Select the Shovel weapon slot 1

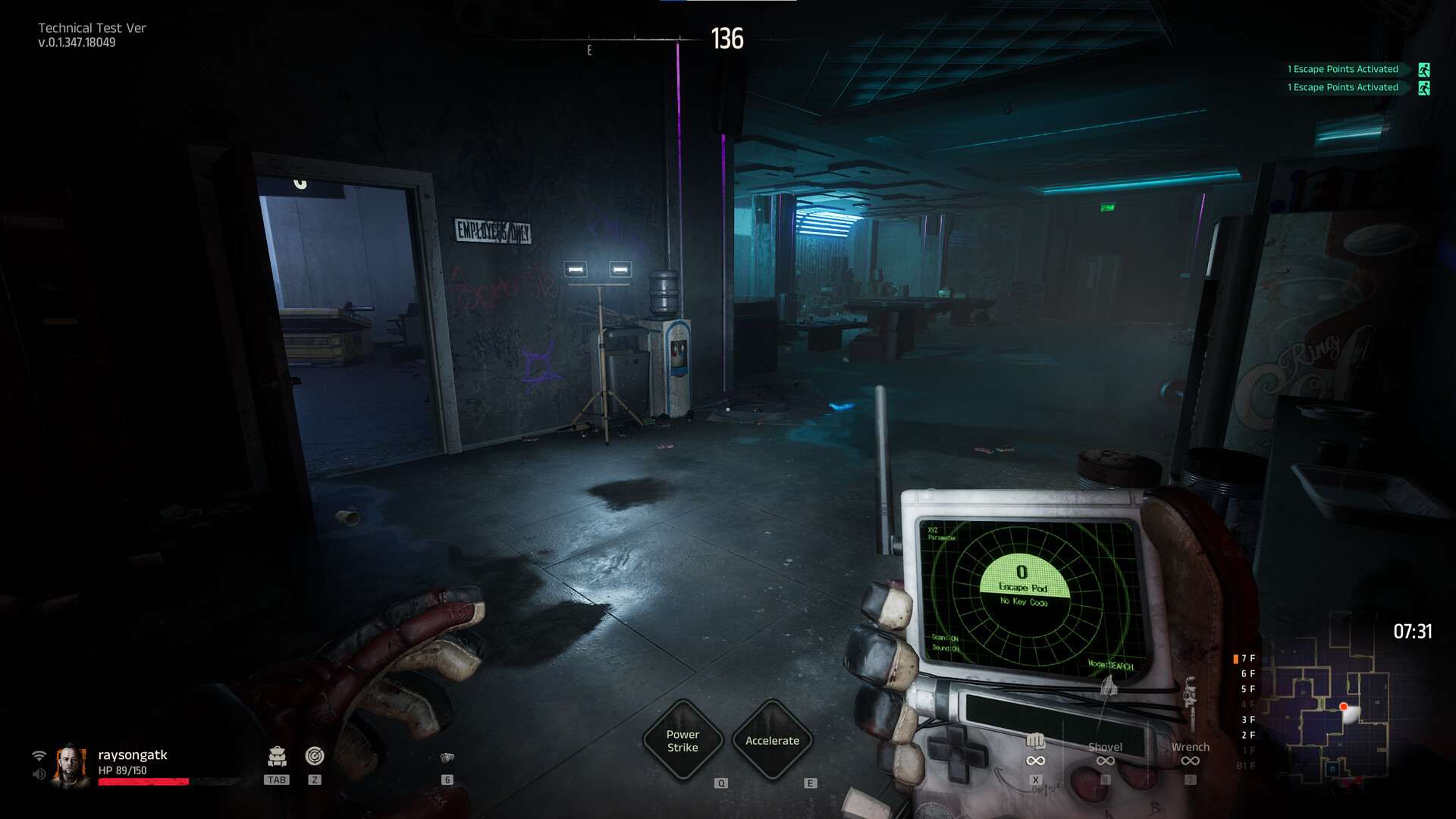pyautogui.click(x=1106, y=747)
